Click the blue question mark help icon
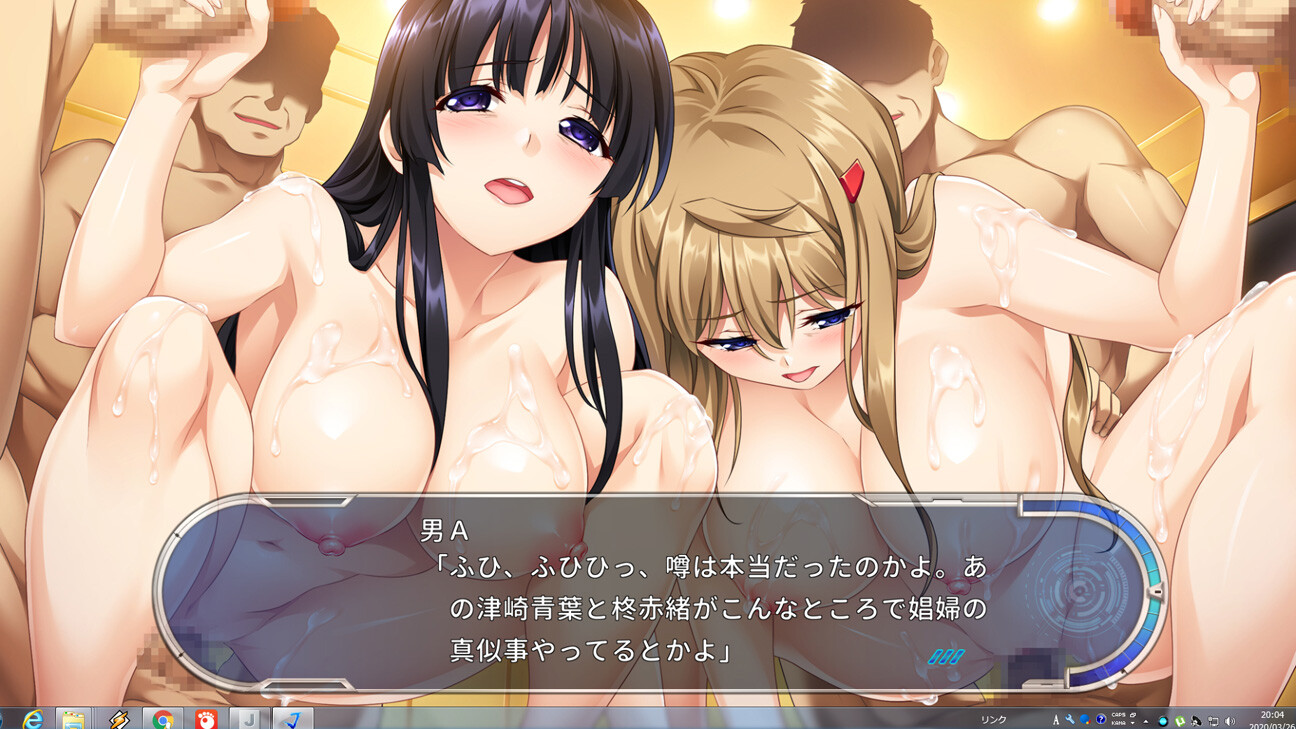 (1101, 719)
